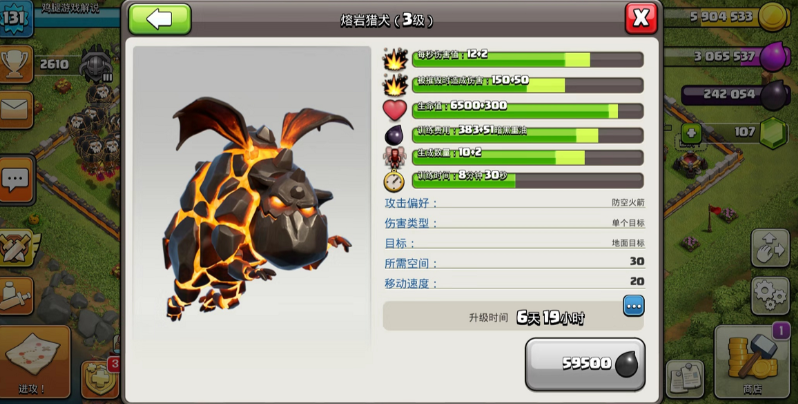
Task: Tap the gold coin resource icon
Action: pyautogui.click(x=773, y=18)
